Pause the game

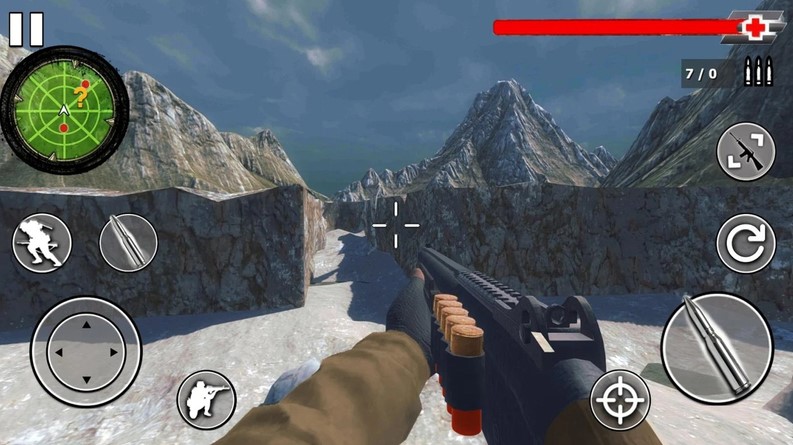pos(26,28)
